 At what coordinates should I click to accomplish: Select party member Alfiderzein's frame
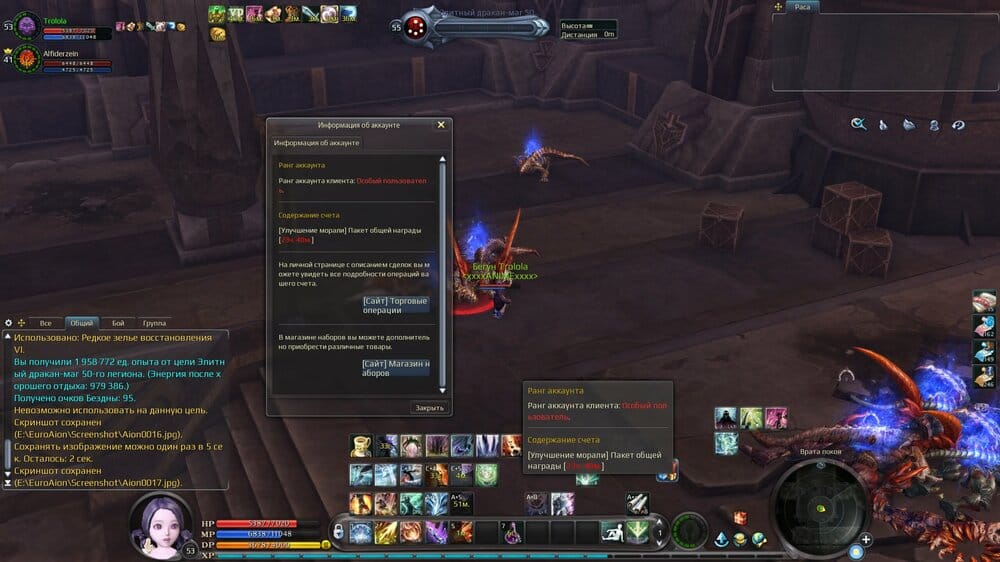[x=26, y=59]
